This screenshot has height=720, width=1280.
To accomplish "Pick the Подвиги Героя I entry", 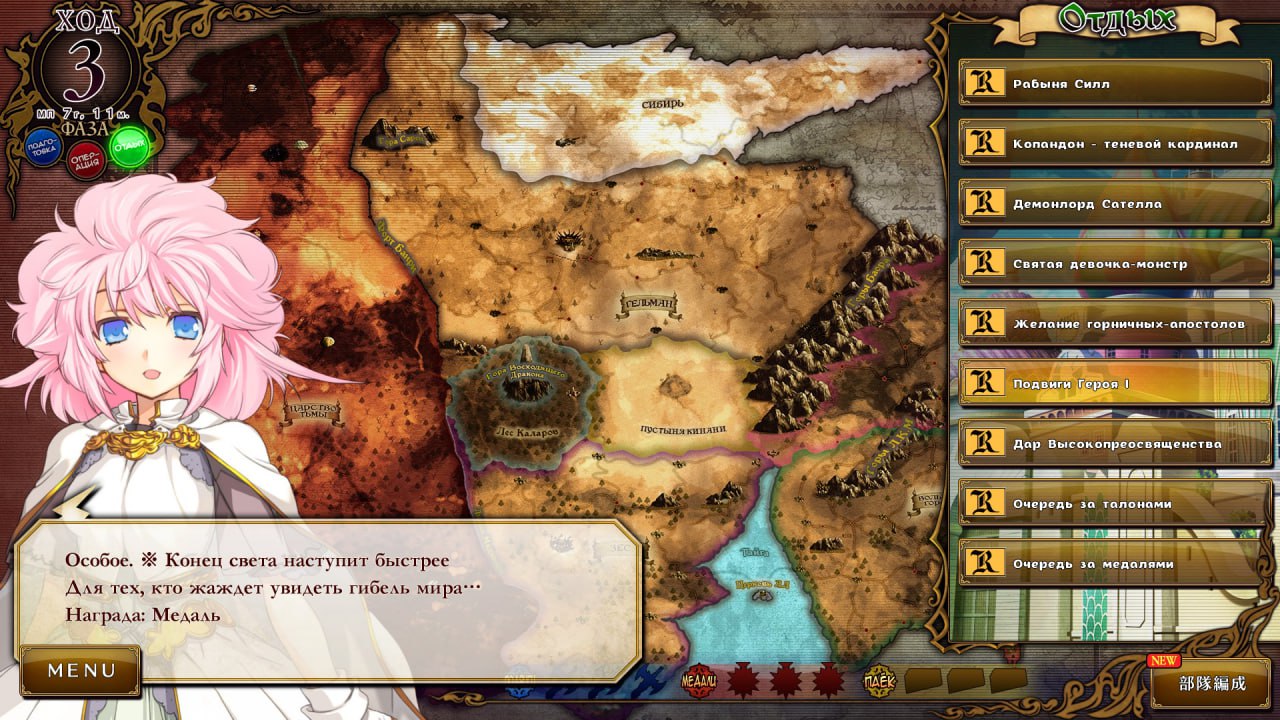I will pyautogui.click(x=1114, y=384).
